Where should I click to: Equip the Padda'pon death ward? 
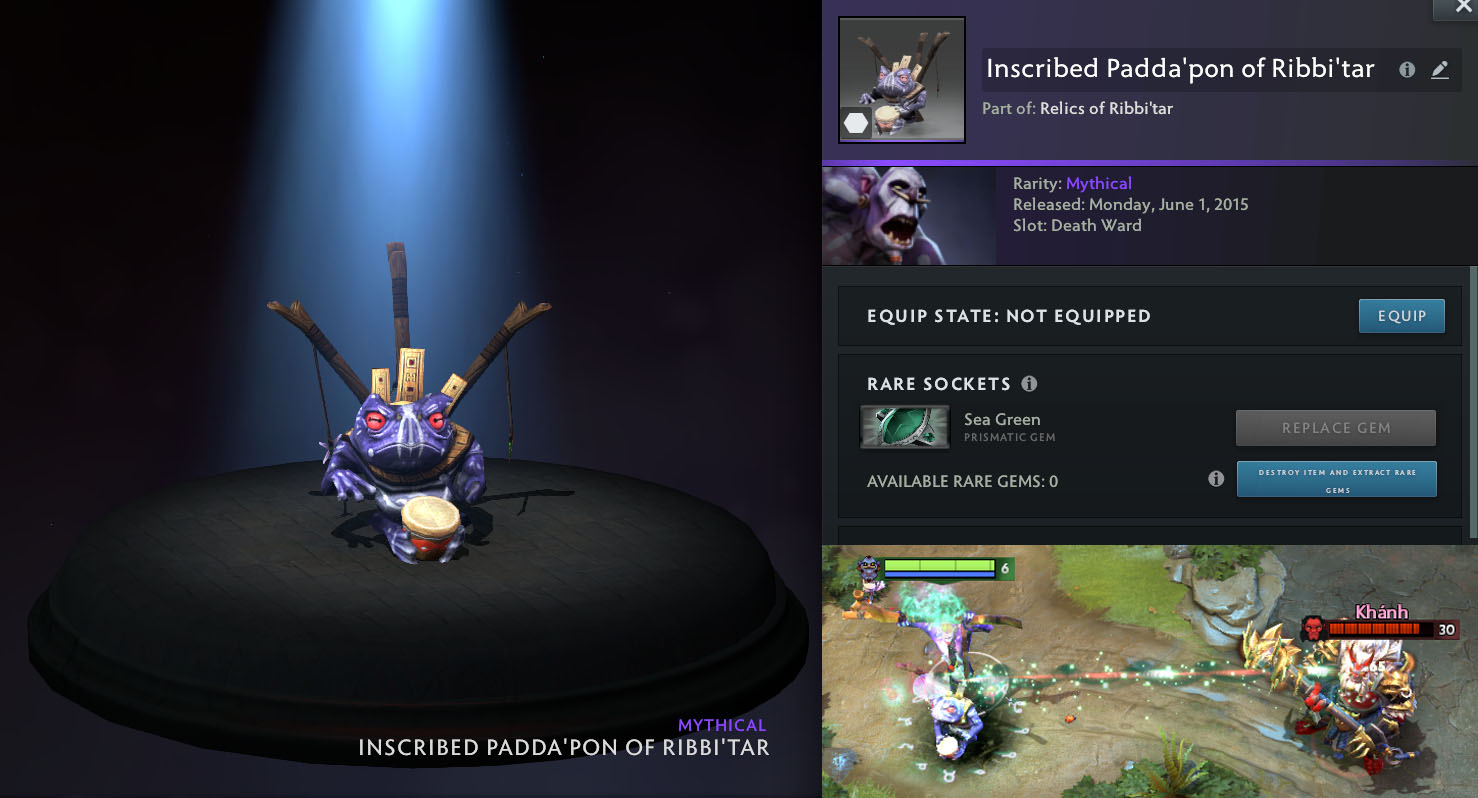[1401, 316]
